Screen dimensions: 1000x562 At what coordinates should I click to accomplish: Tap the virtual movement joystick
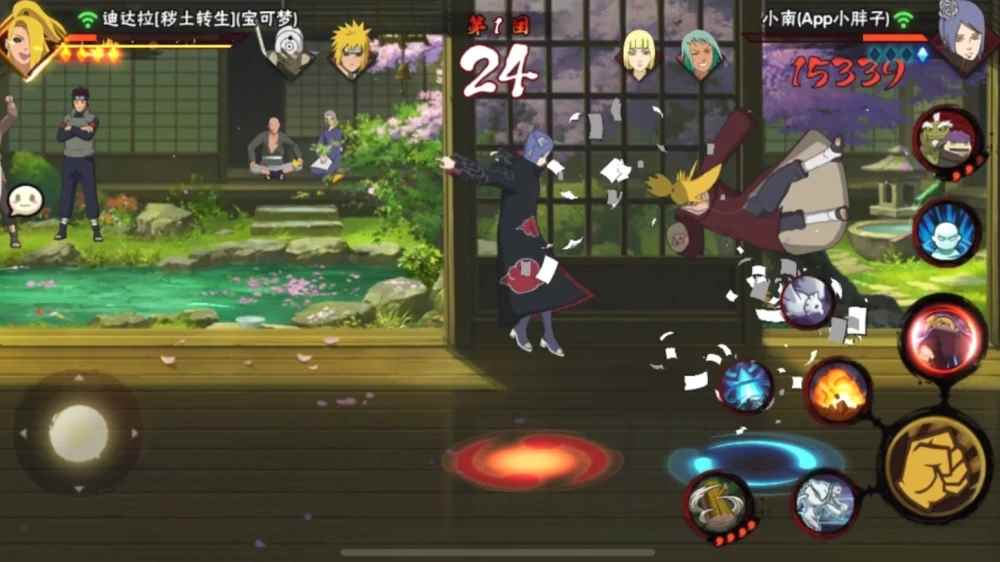tap(78, 433)
